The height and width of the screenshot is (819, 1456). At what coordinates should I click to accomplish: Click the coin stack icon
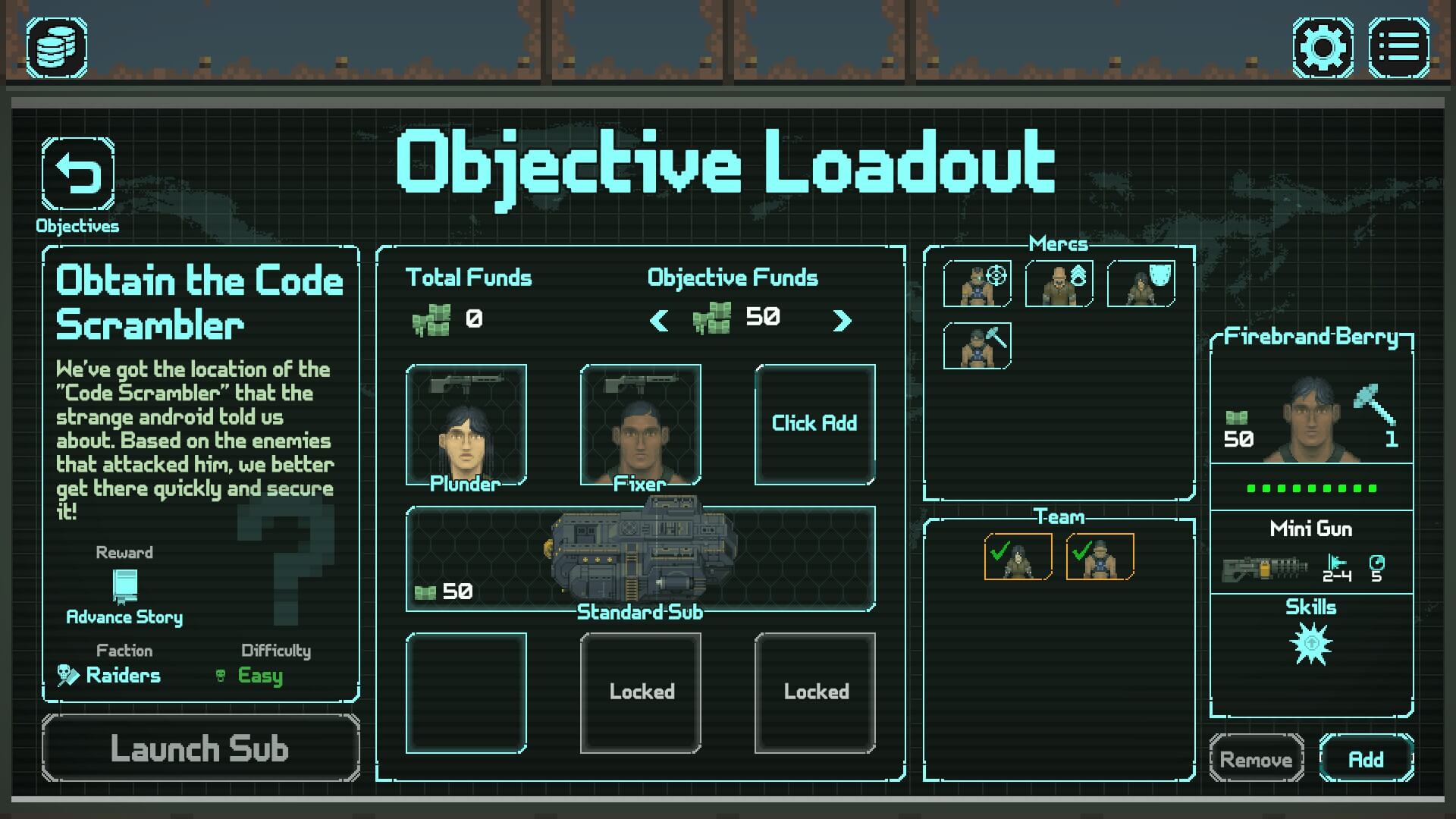click(x=57, y=47)
